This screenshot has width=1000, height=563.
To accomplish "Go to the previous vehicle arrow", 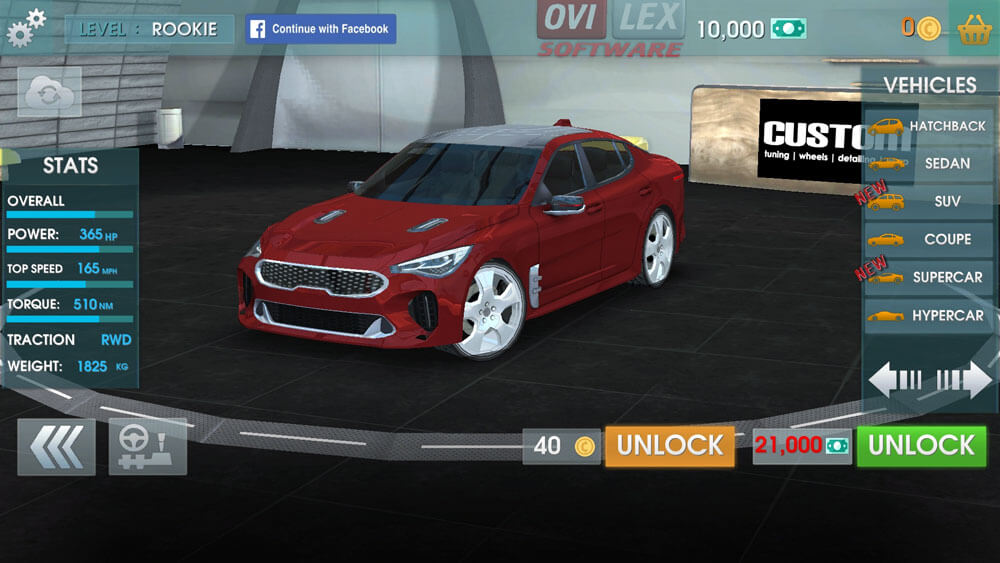I will click(896, 380).
